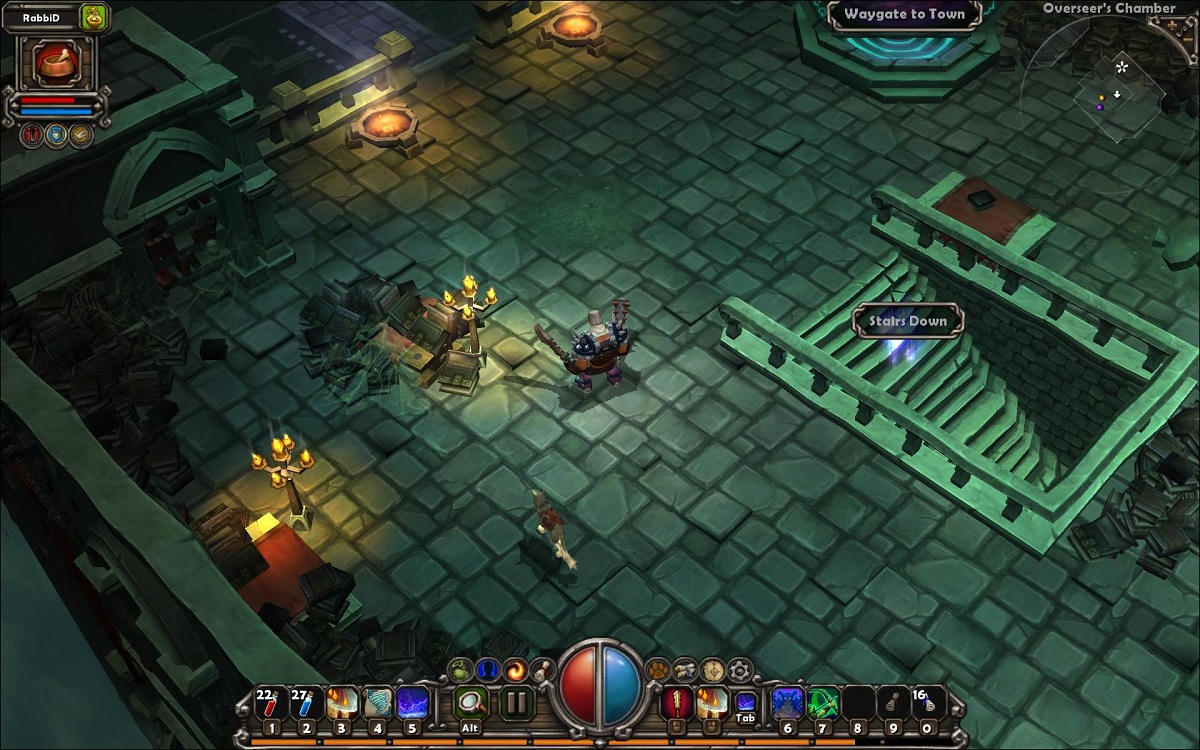The height and width of the screenshot is (750, 1200).
Task: Open the paw print pet panel icon
Action: coord(658,668)
